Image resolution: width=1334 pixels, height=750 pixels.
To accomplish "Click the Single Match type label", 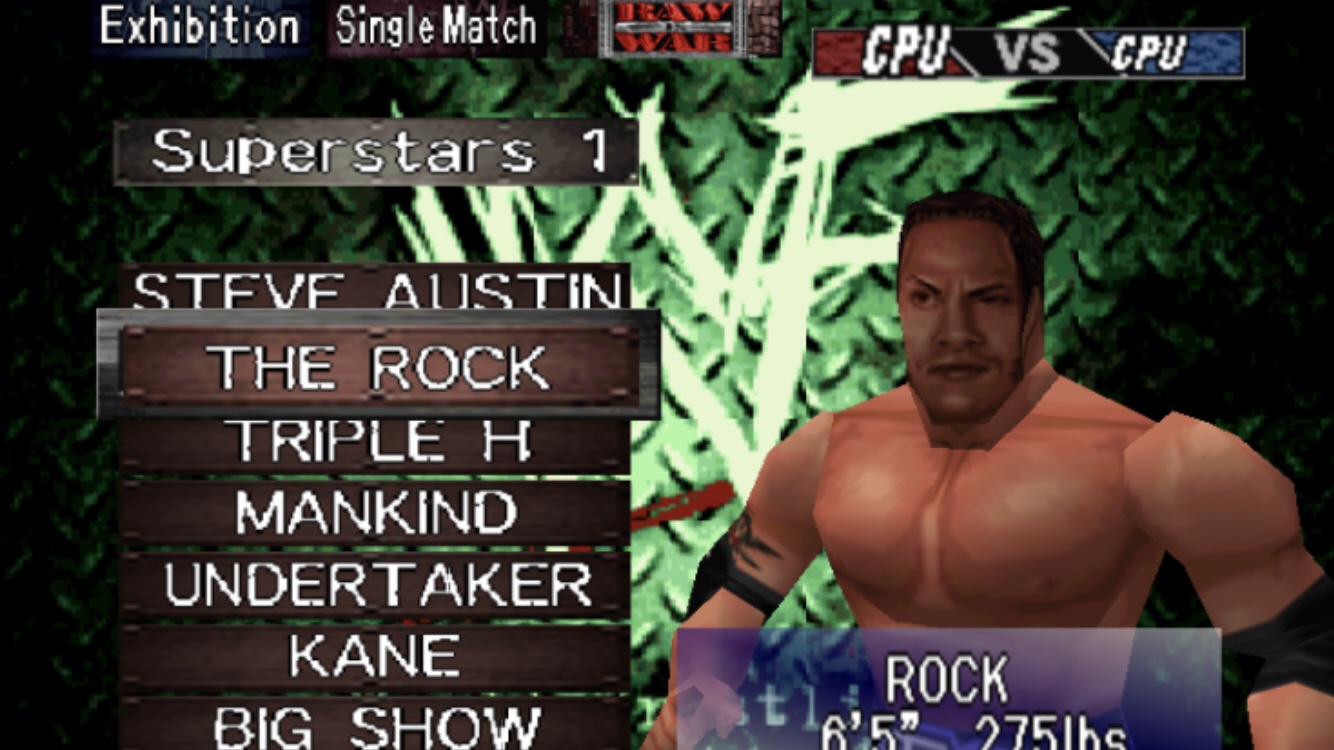I will pos(436,26).
